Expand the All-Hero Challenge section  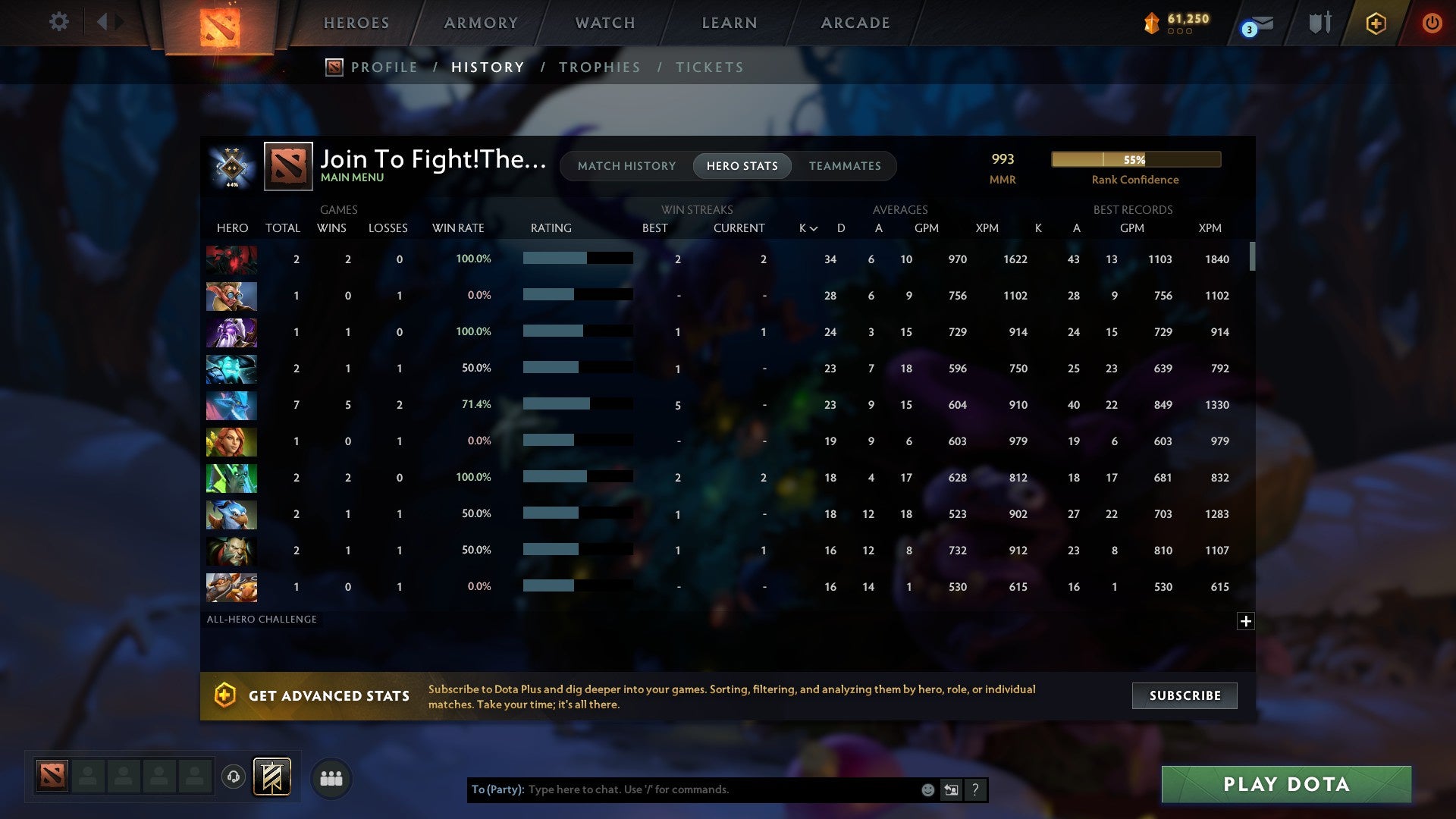[x=1247, y=620]
